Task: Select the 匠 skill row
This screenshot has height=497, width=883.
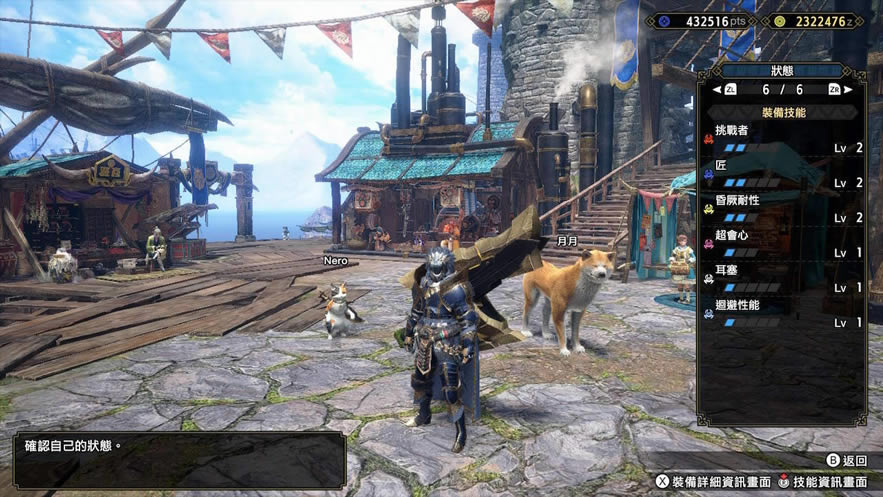Action: (x=781, y=174)
